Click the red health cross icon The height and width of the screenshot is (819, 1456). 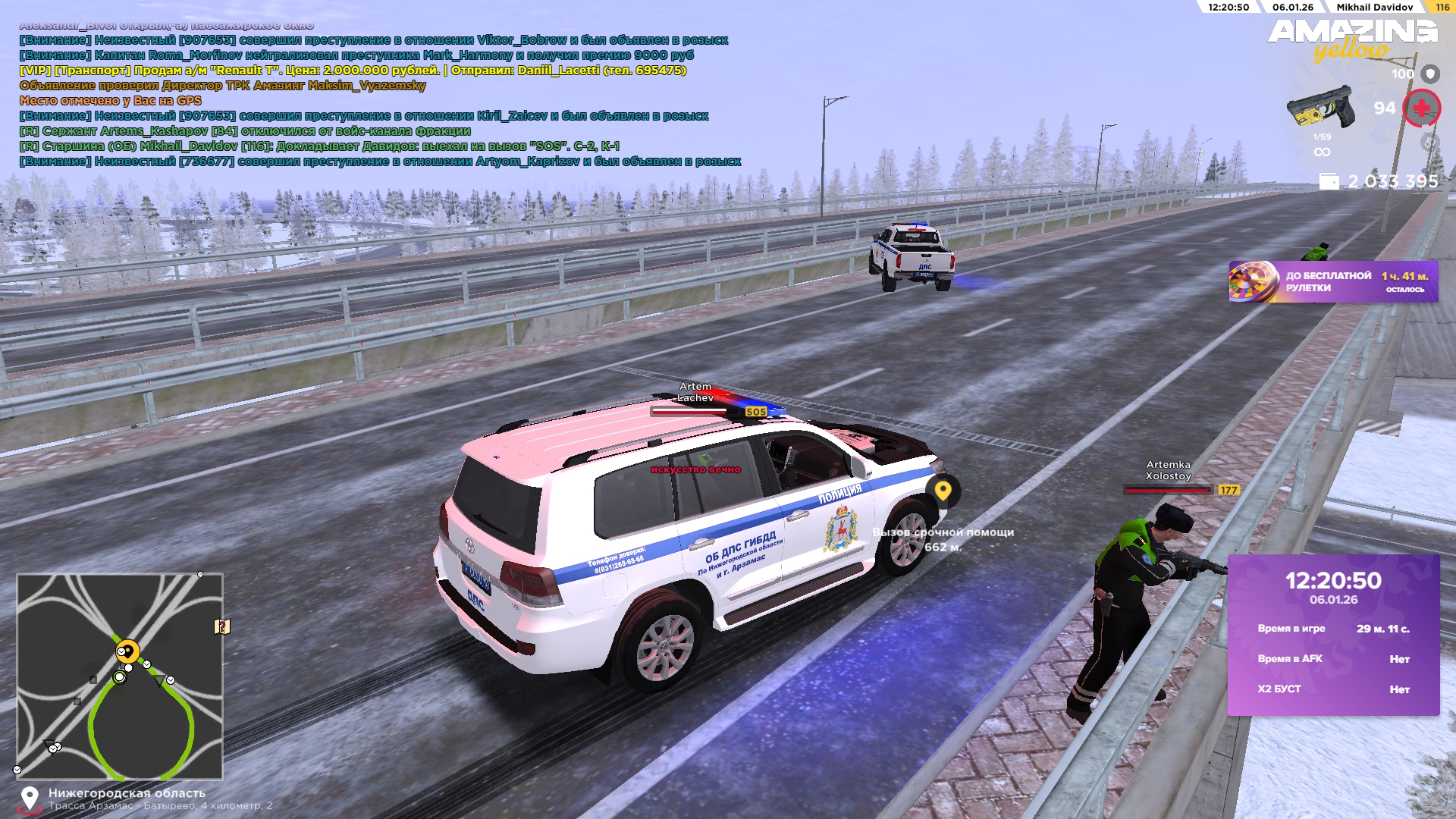coord(1421,108)
